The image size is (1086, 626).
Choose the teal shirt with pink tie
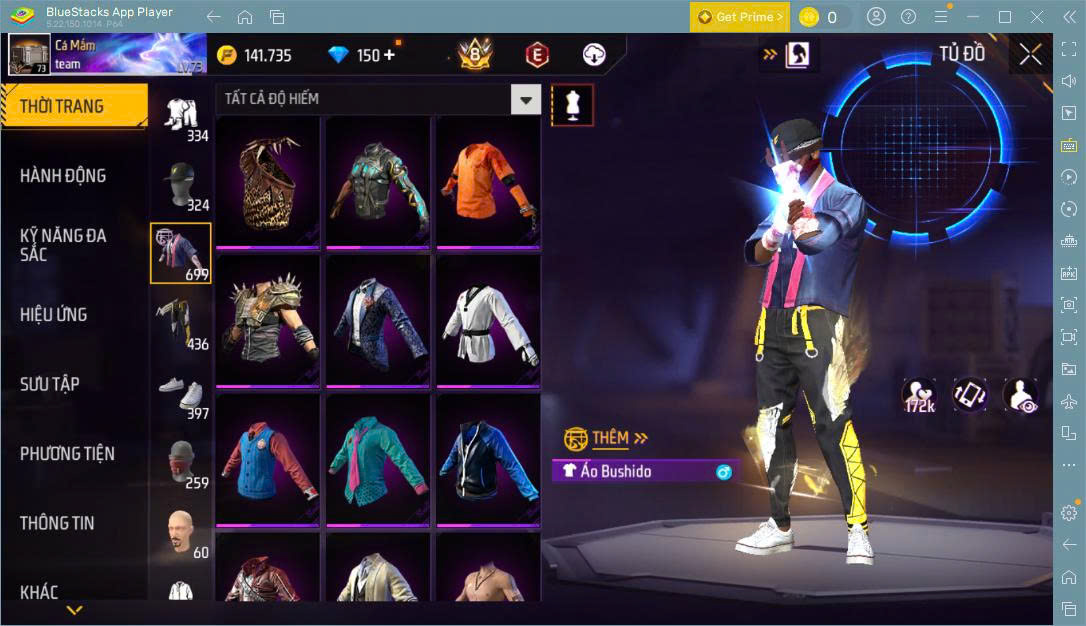(x=378, y=459)
